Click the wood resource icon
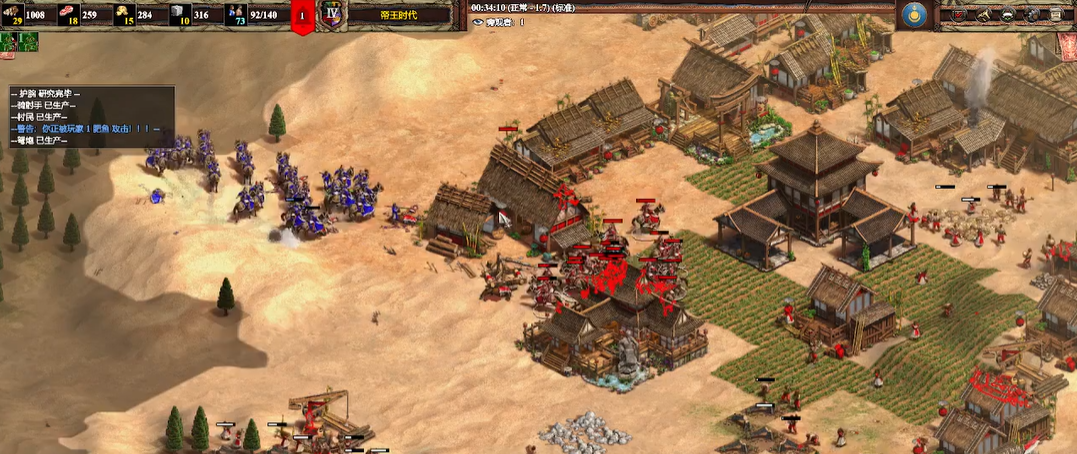1077x454 pixels. 13,14
